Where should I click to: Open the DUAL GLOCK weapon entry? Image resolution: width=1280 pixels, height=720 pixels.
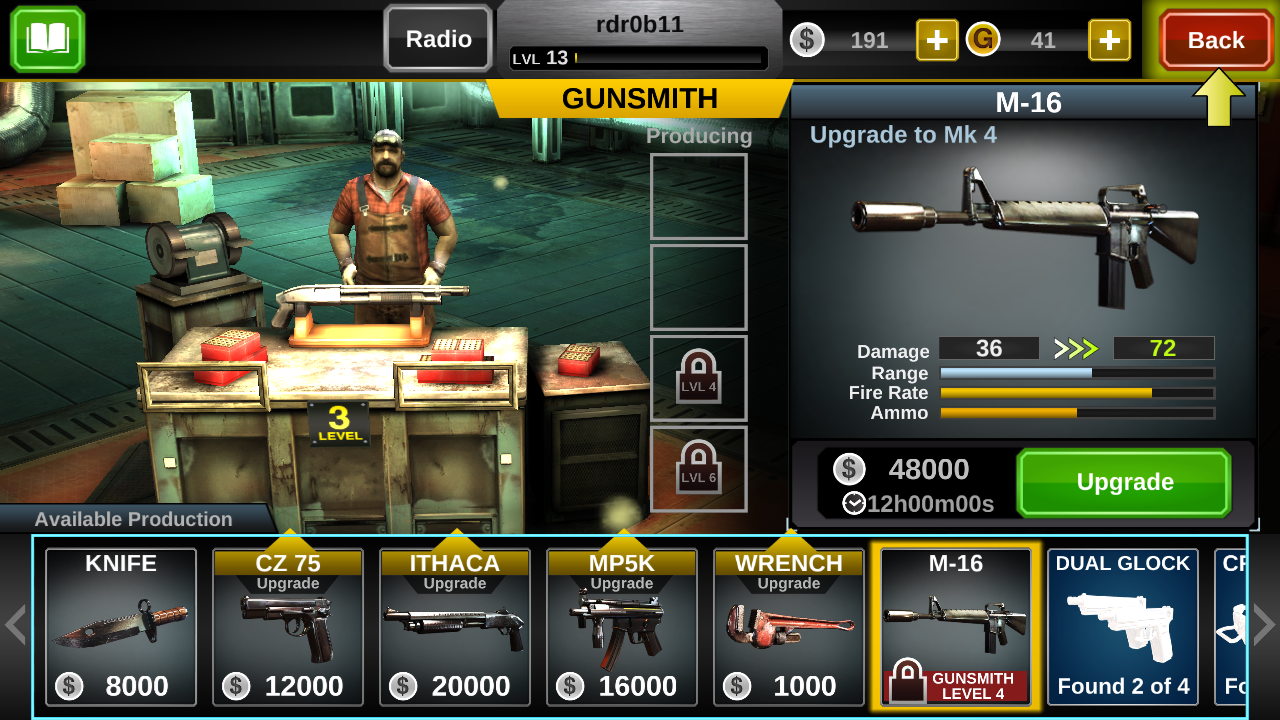click(1122, 627)
